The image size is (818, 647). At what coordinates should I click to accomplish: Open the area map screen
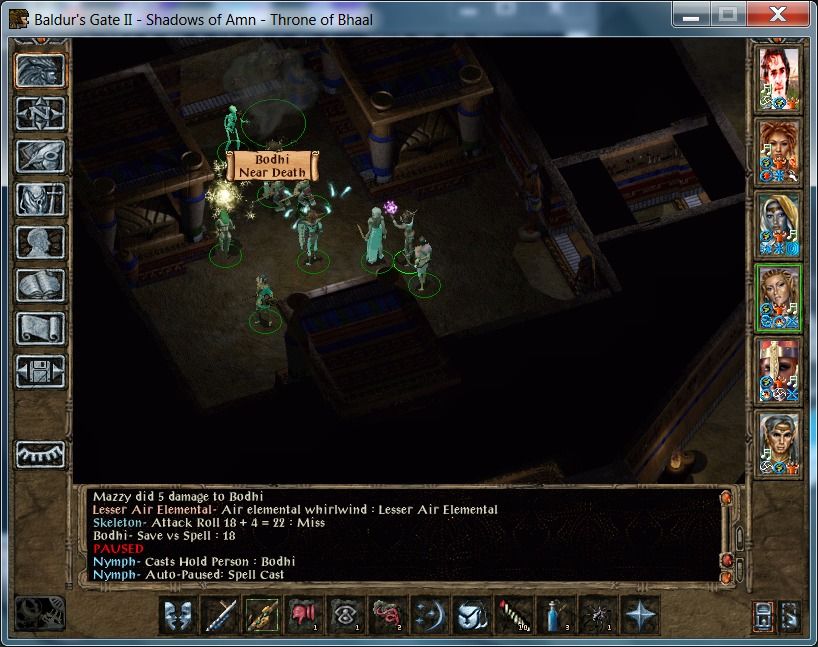(41, 113)
